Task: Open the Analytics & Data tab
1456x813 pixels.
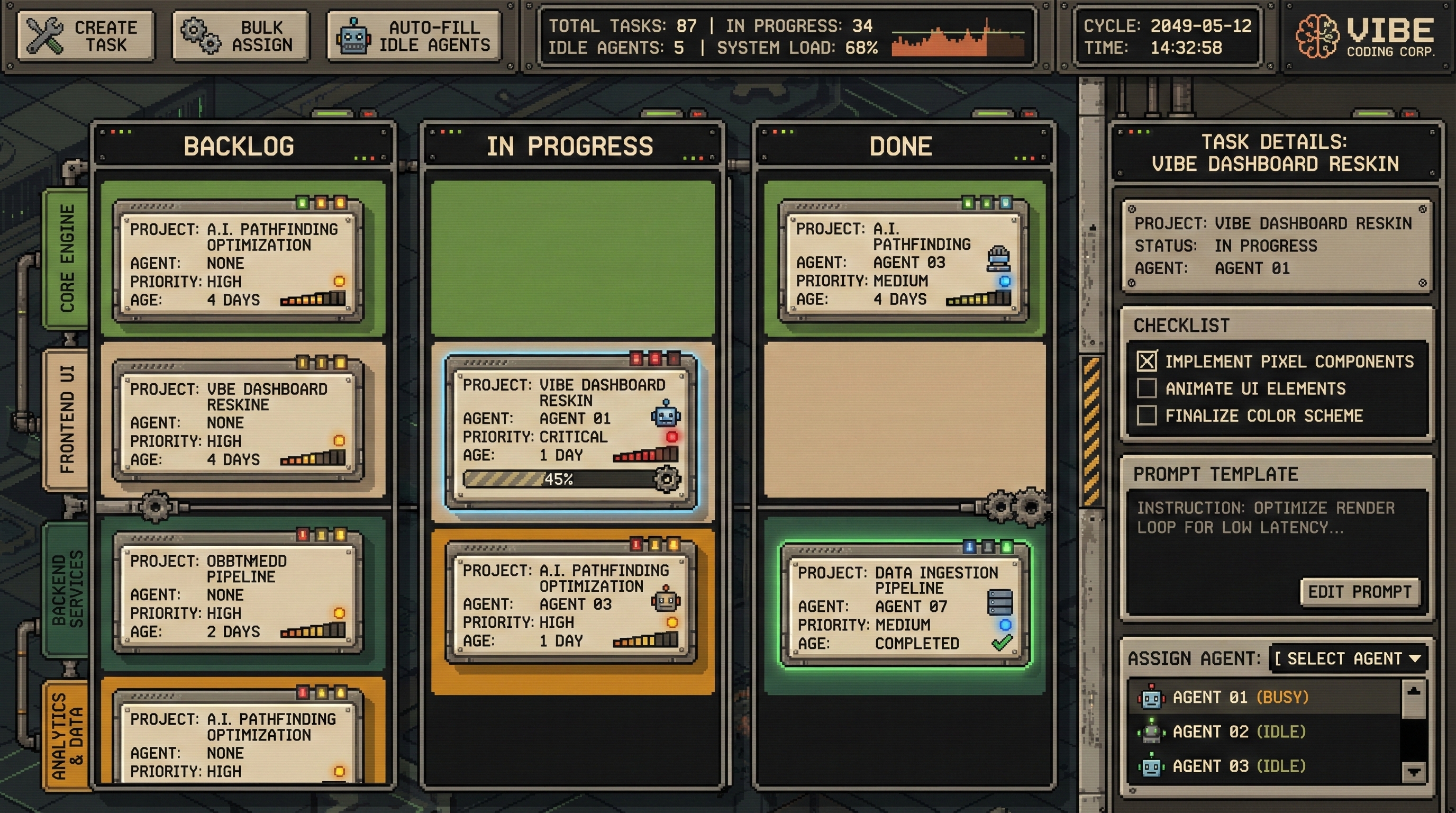Action: 67,735
